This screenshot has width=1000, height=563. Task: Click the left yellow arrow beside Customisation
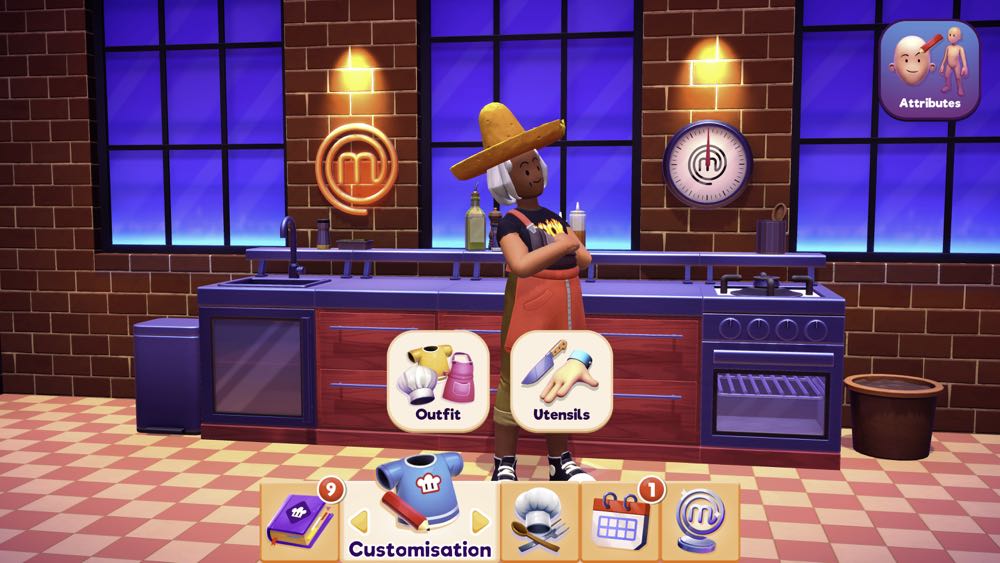(x=356, y=521)
